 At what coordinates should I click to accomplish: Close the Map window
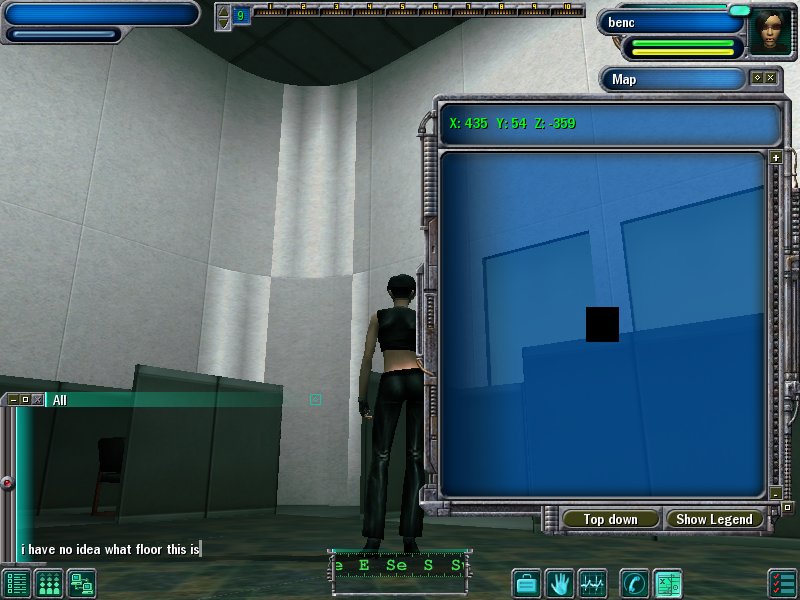[x=771, y=78]
